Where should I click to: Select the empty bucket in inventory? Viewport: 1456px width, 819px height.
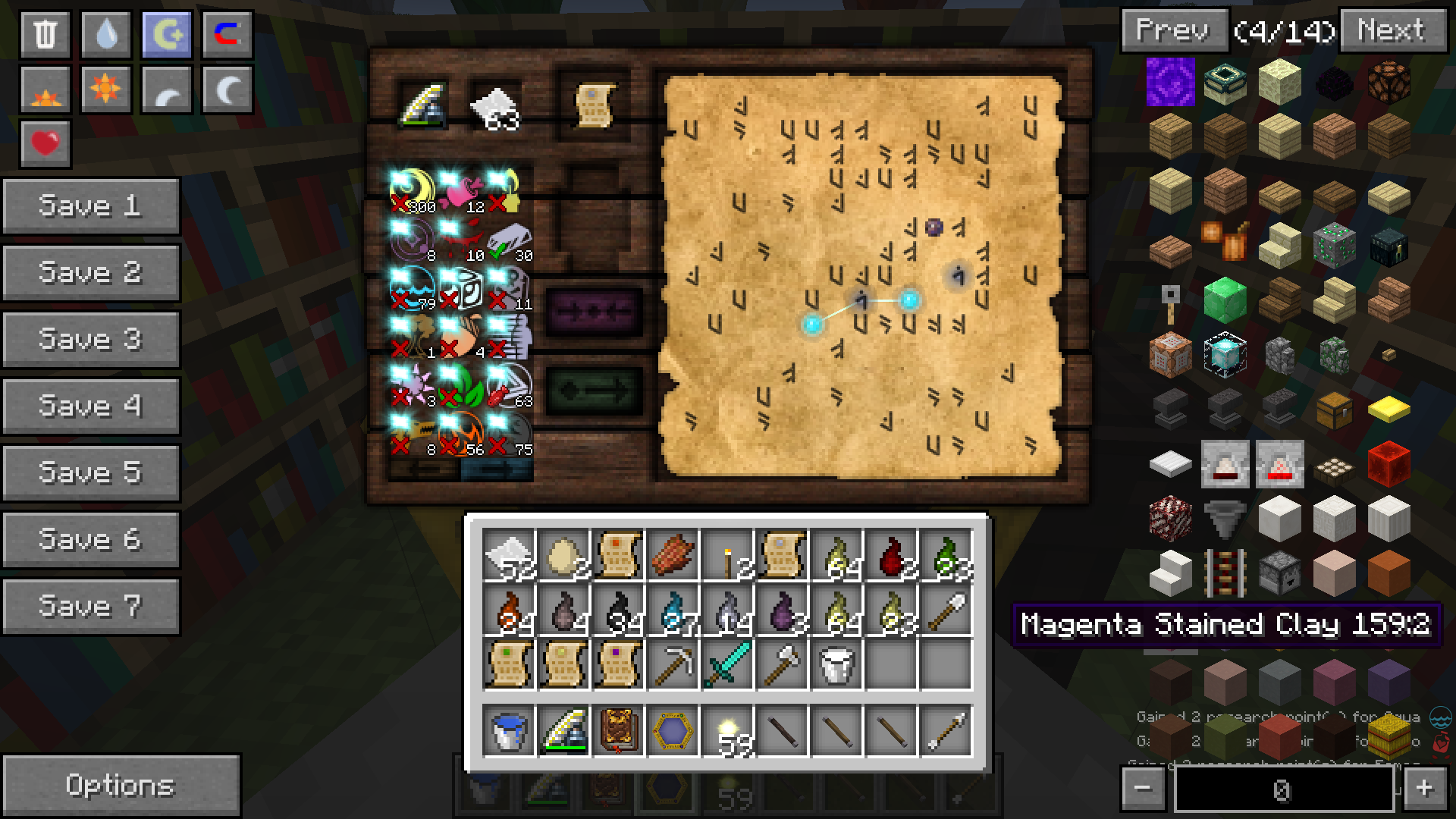coord(836,664)
